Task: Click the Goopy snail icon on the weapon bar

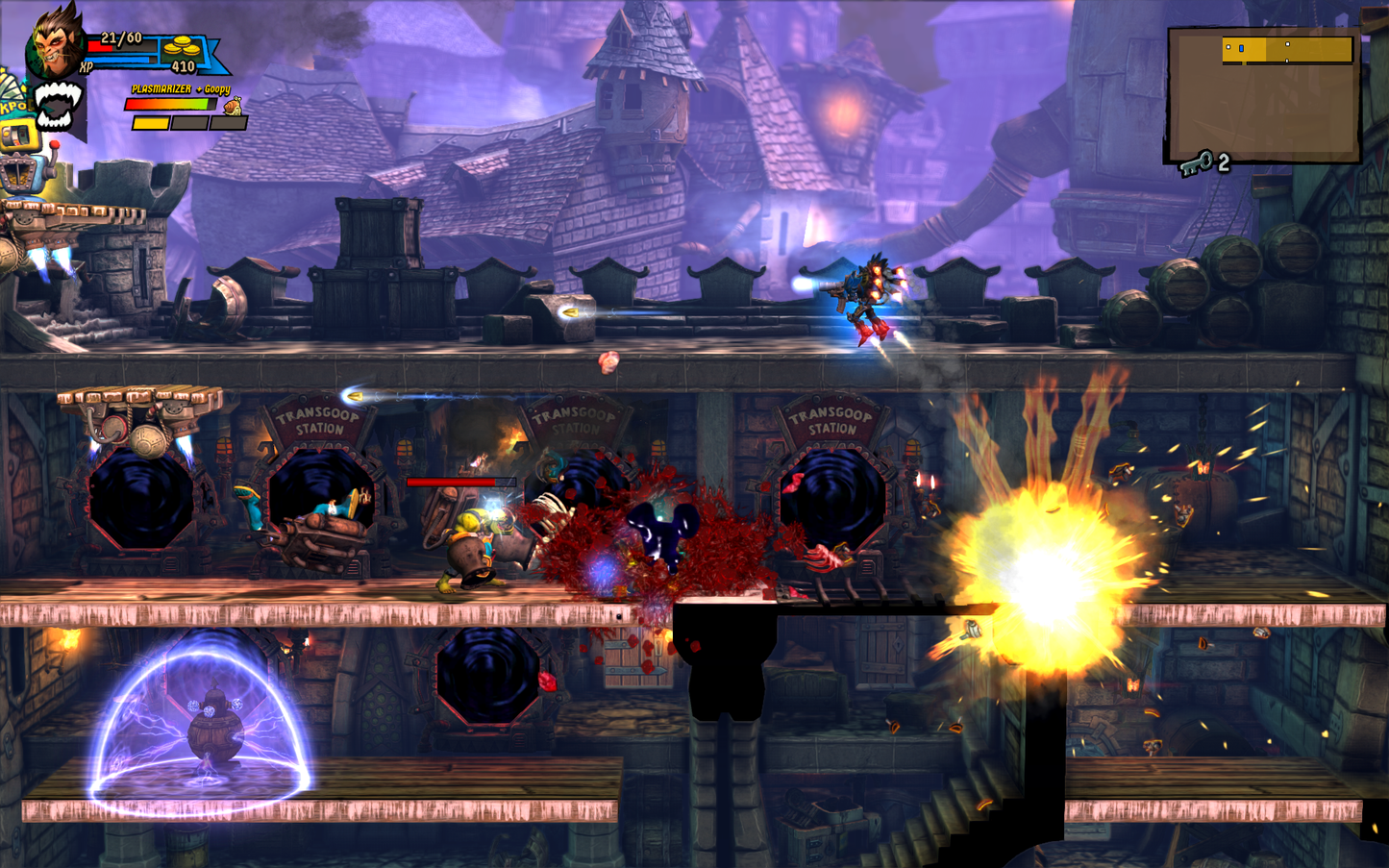Action: [234, 106]
